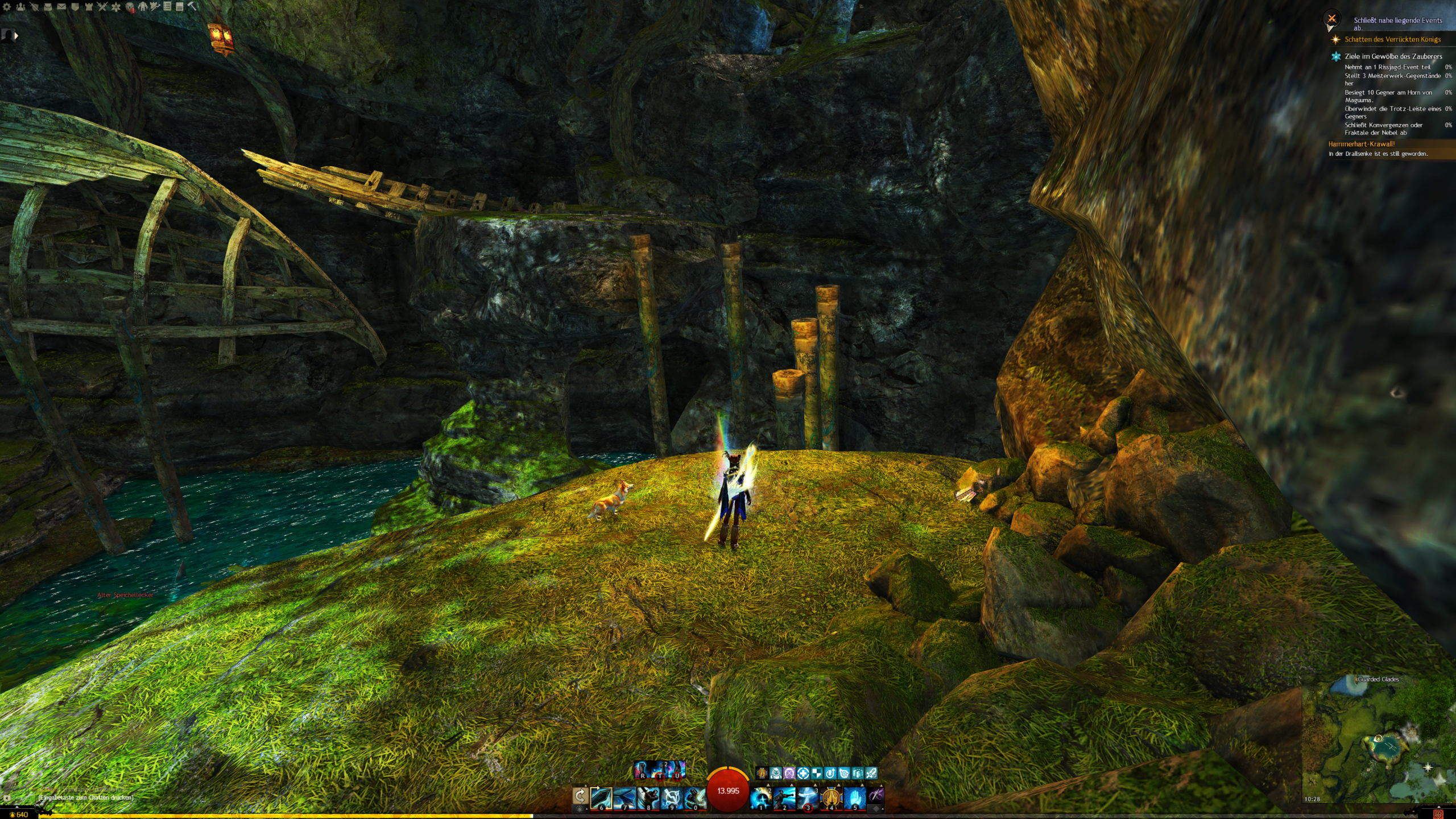Open the Hero panel shield-and-sword icon

(x=34, y=7)
